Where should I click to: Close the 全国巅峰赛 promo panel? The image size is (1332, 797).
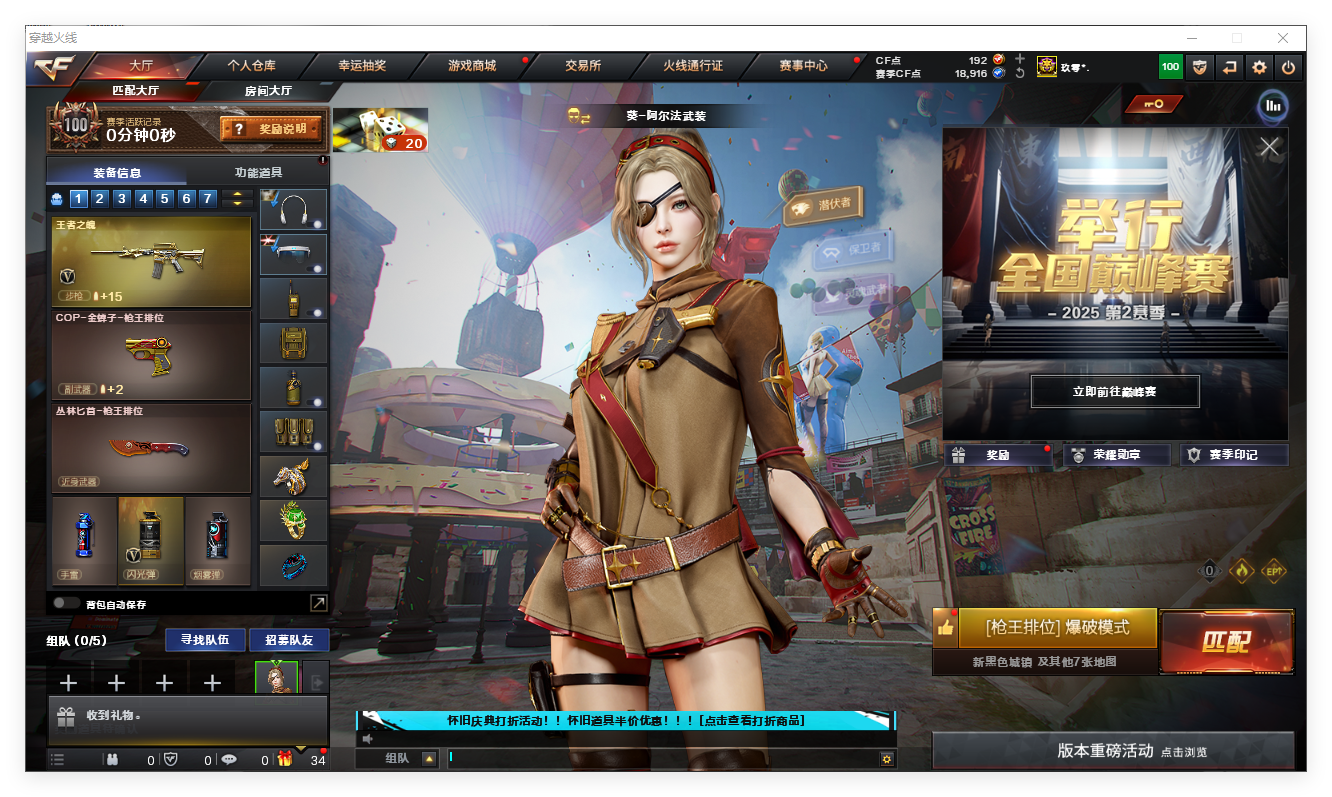pos(1269,147)
